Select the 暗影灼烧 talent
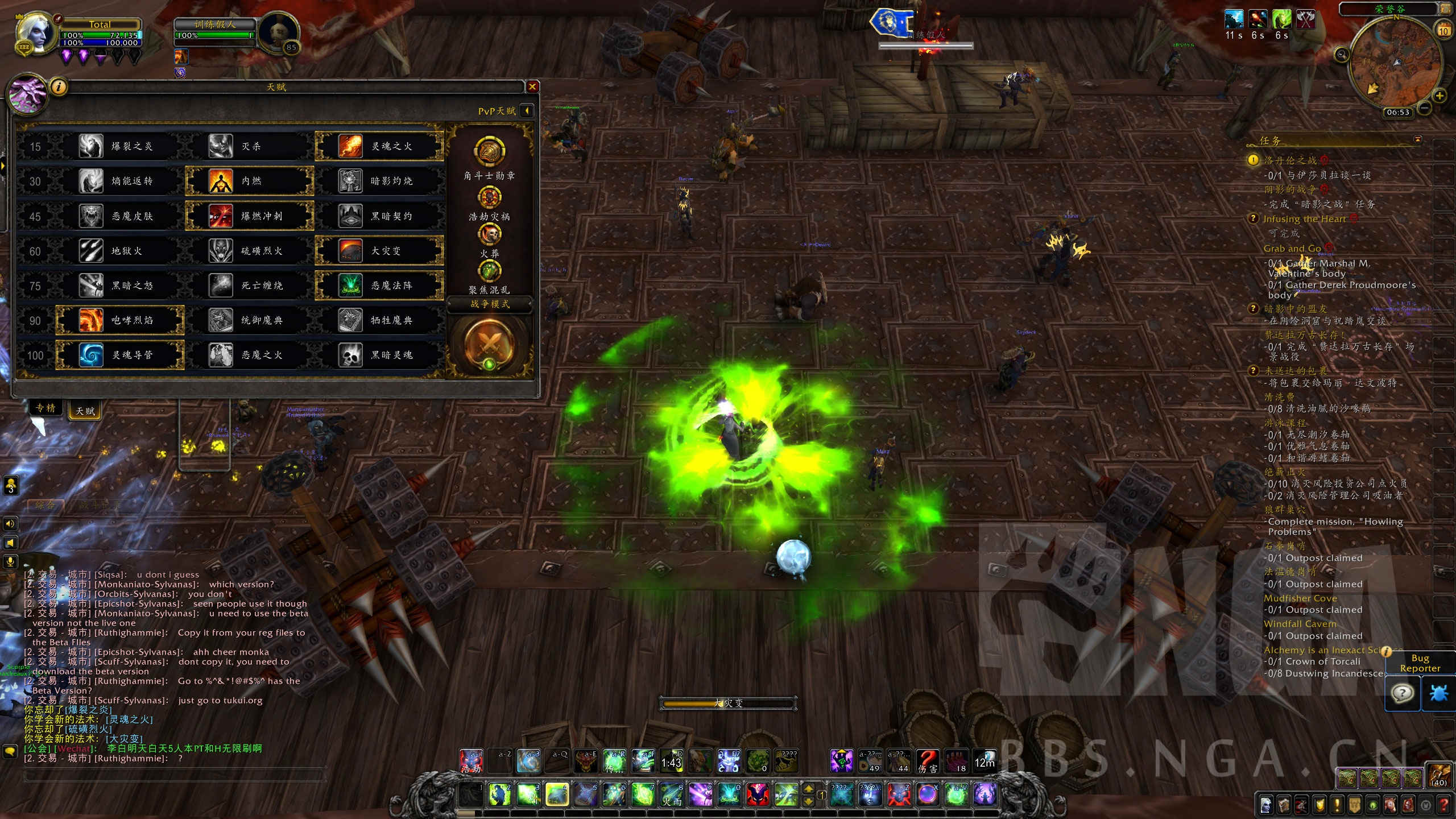Screen dimensions: 1456x819 click(x=379, y=181)
